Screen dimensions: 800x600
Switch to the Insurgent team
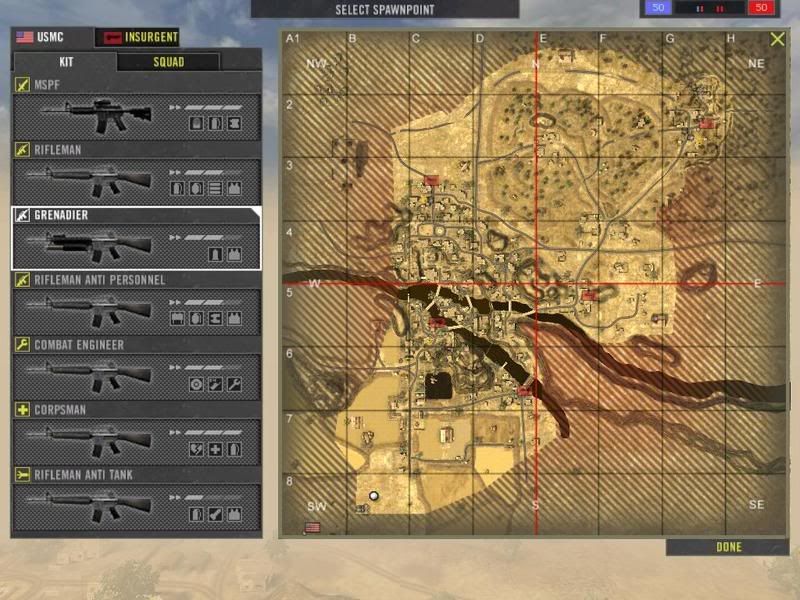[x=137, y=37]
